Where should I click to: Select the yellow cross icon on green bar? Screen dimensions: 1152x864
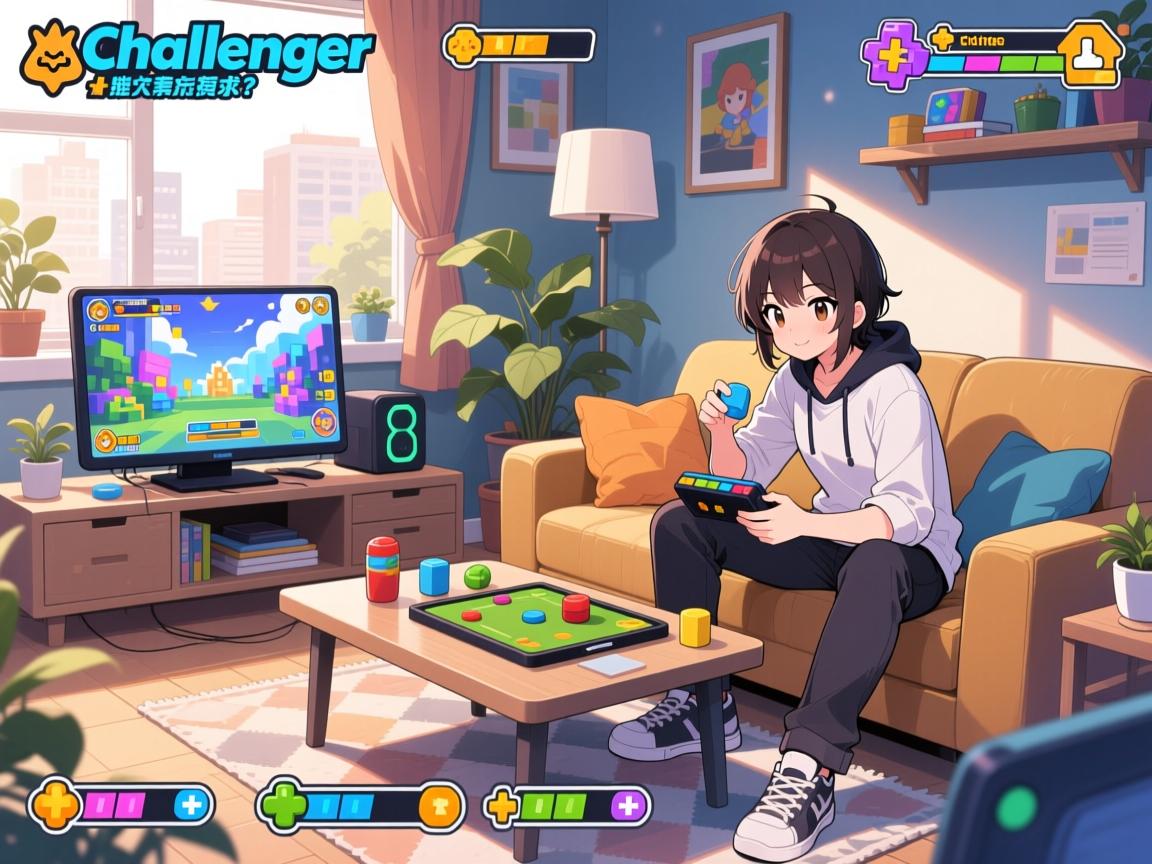coord(504,806)
